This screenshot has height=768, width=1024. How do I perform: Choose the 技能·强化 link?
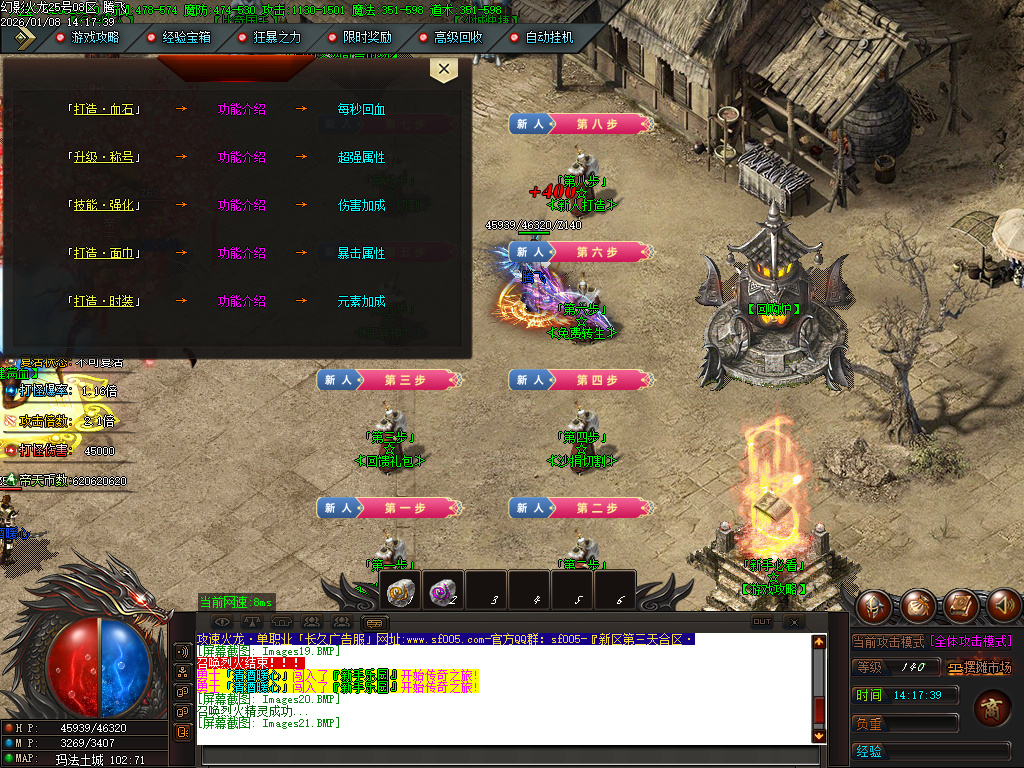click(103, 206)
